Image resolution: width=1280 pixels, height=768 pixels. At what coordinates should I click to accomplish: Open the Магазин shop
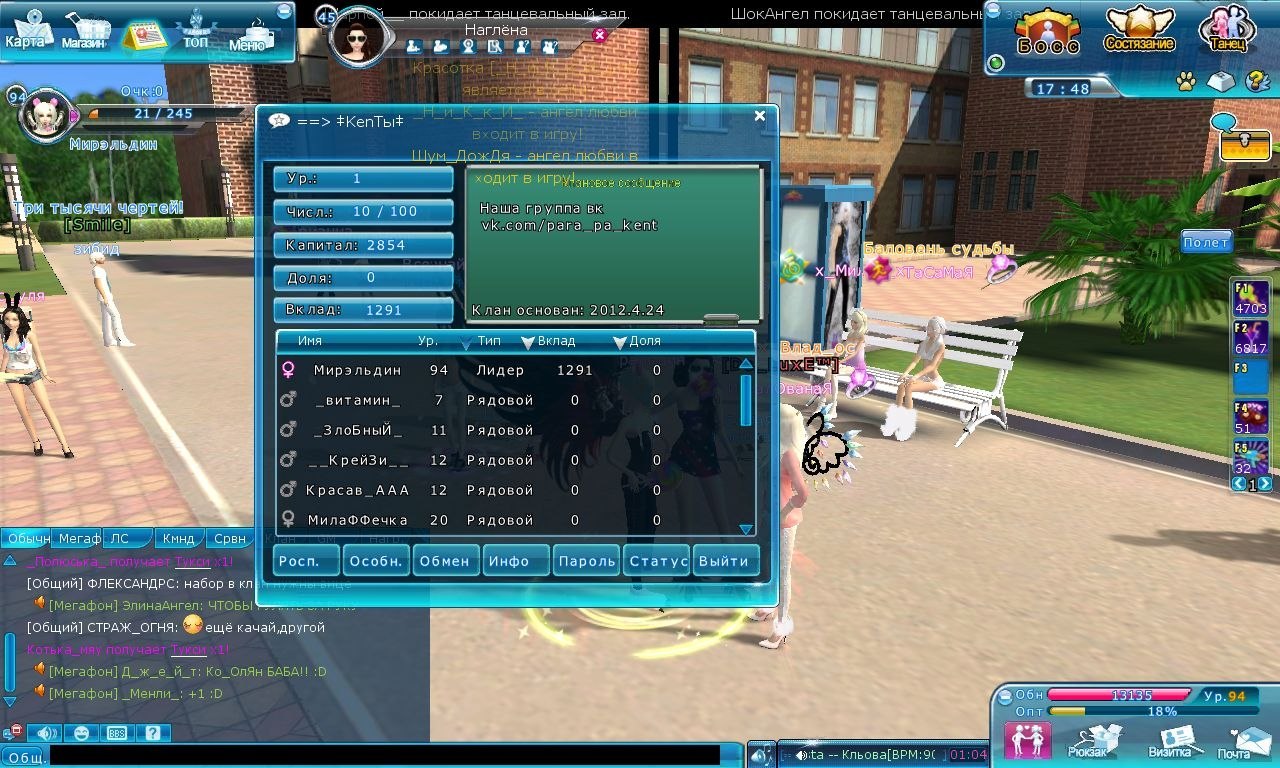84,32
